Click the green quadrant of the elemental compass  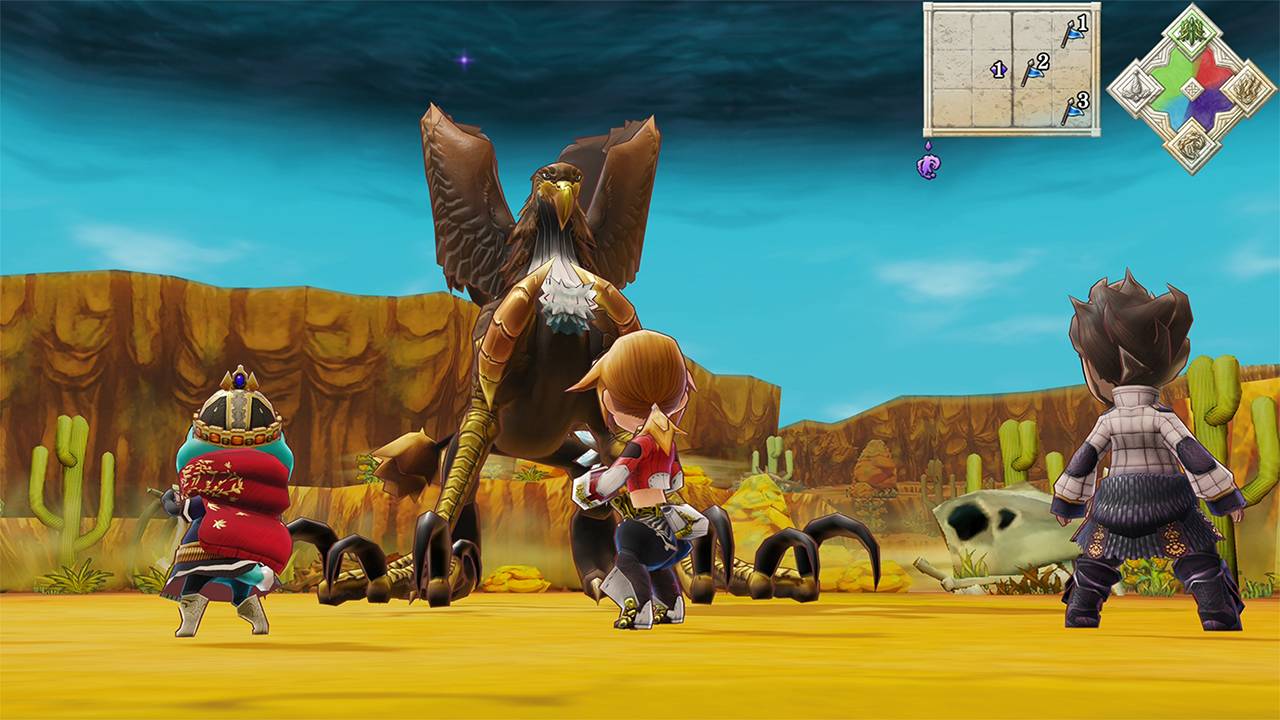[1172, 73]
